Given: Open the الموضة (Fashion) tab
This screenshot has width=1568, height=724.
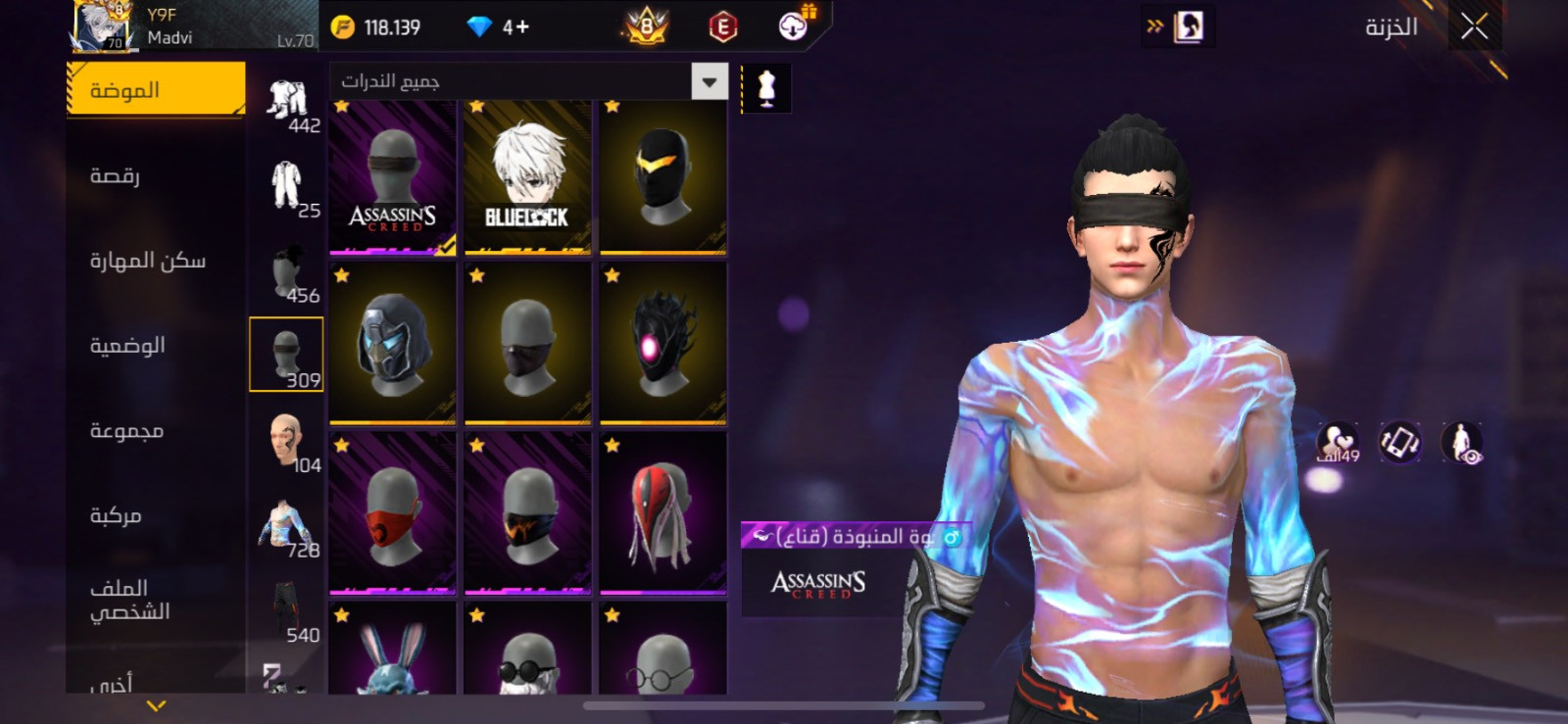Looking at the screenshot, I should pyautogui.click(x=156, y=89).
